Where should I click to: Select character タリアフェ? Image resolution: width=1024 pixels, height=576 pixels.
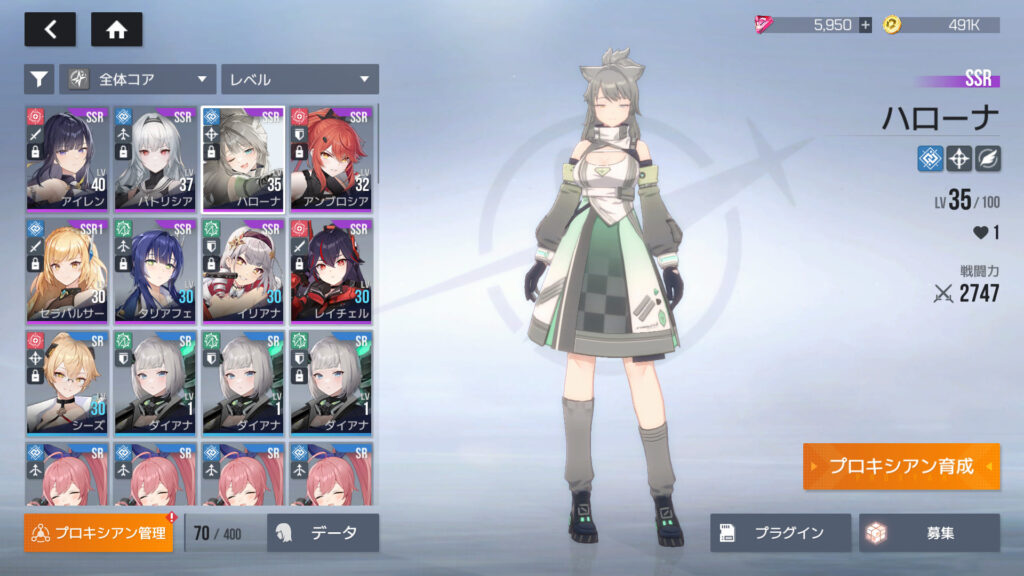point(155,270)
